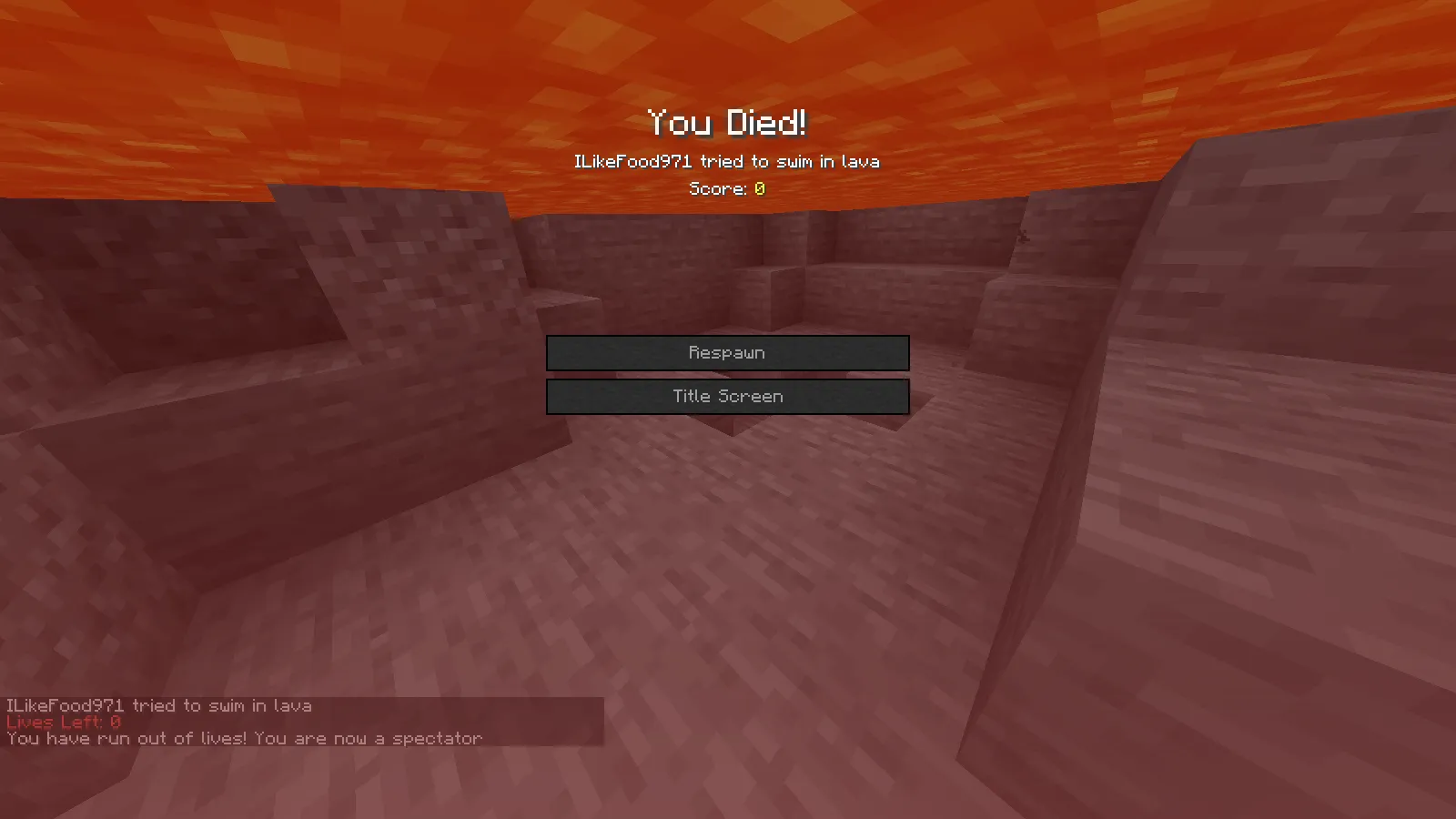
Task: Select the yellow score value zero
Action: 759,188
